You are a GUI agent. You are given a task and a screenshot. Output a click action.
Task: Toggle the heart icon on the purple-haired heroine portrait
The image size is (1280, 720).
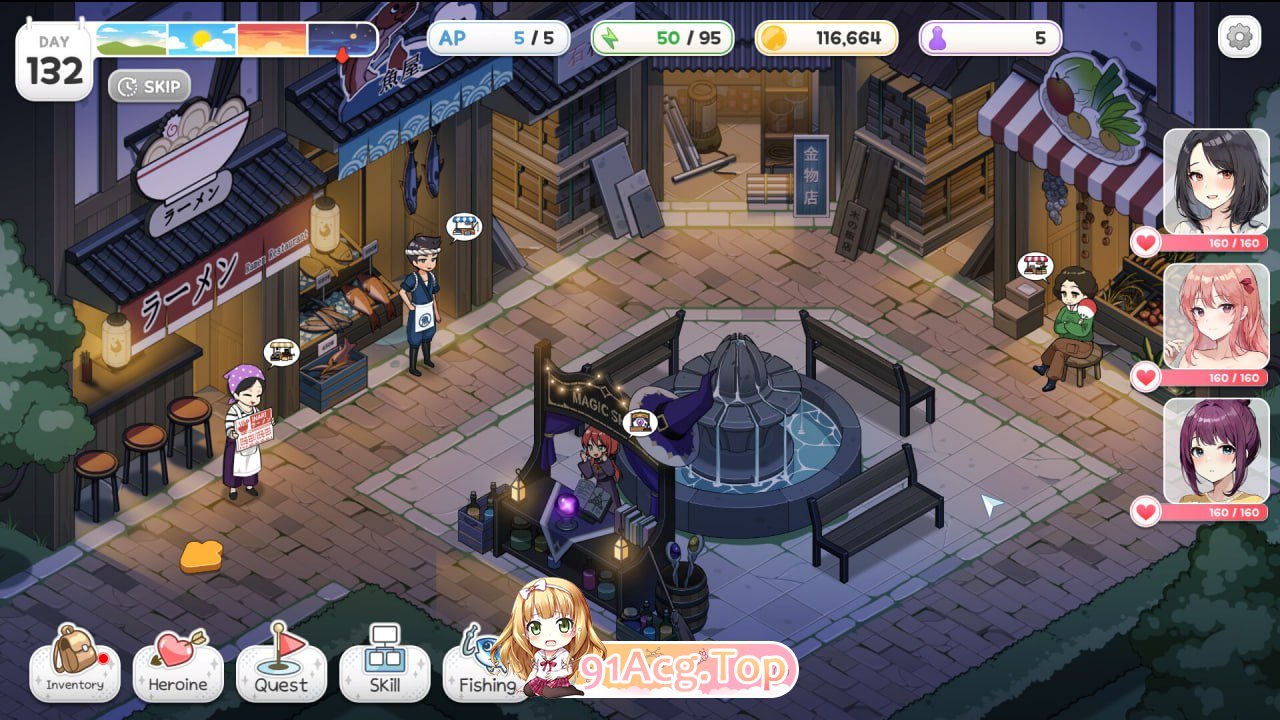coord(1148,512)
